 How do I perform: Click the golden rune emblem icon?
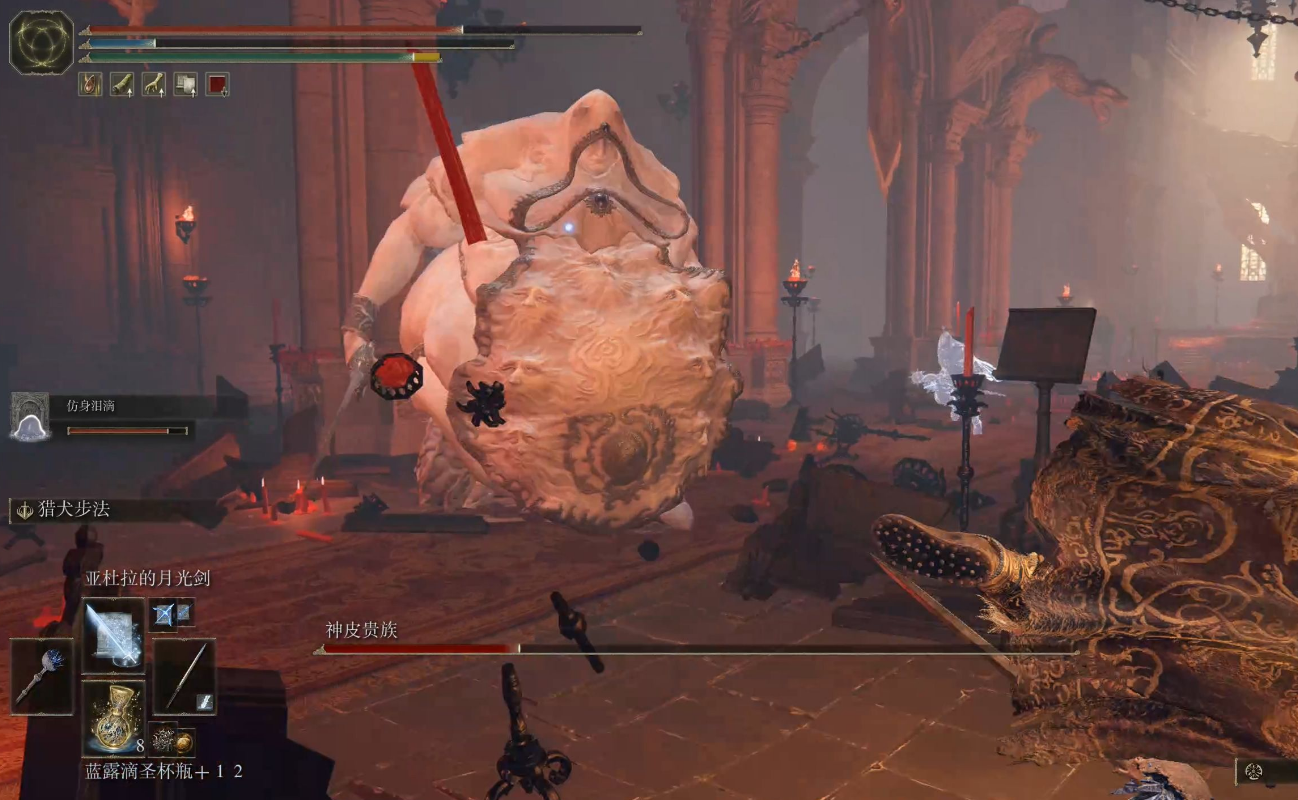pos(41,42)
